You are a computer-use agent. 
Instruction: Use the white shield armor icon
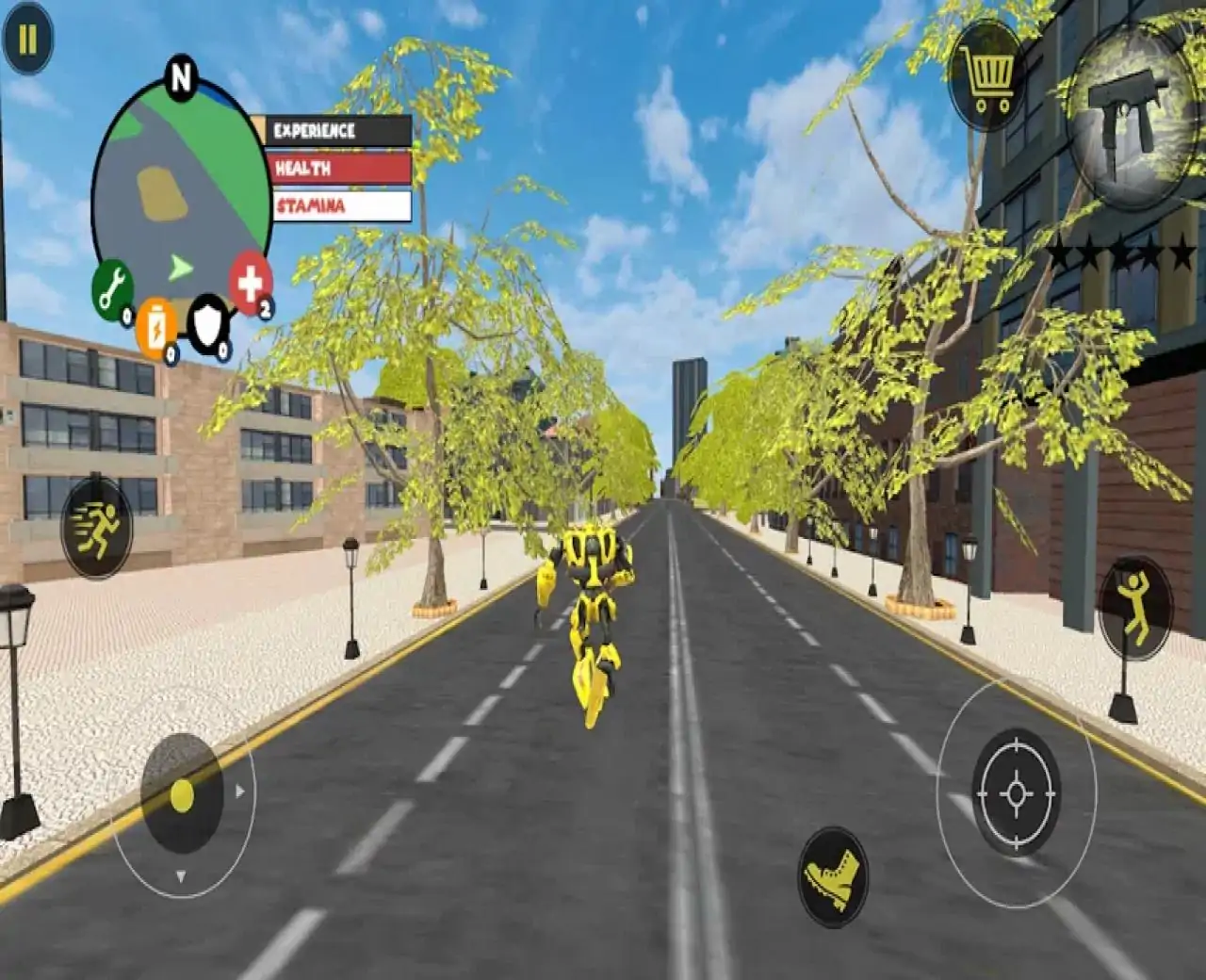(x=207, y=325)
